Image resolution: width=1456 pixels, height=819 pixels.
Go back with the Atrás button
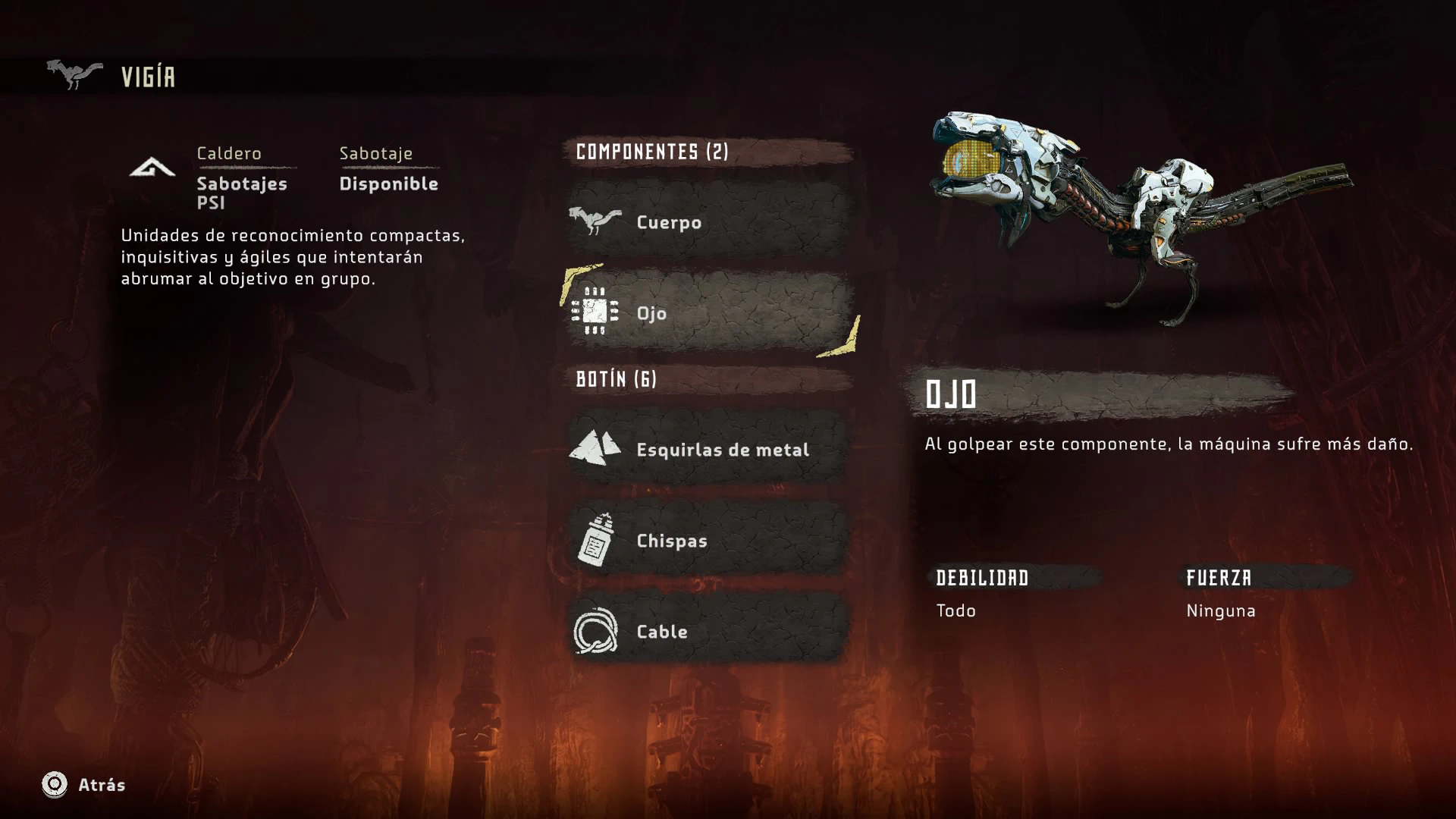(83, 785)
